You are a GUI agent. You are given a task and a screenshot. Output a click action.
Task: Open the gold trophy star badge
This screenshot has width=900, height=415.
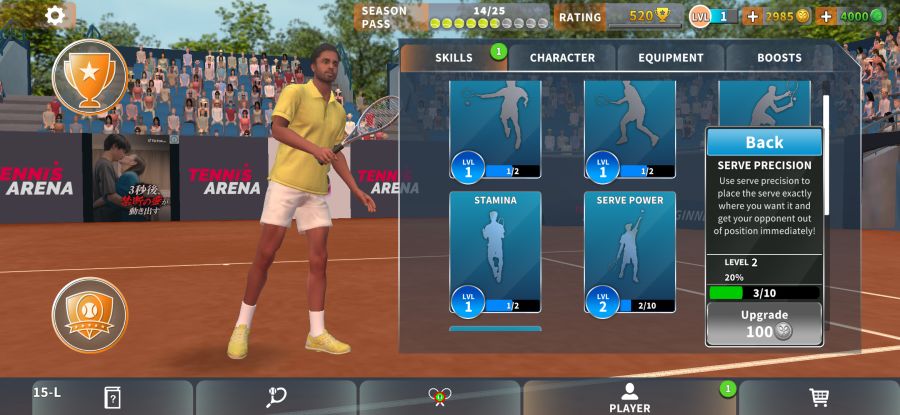pos(89,77)
